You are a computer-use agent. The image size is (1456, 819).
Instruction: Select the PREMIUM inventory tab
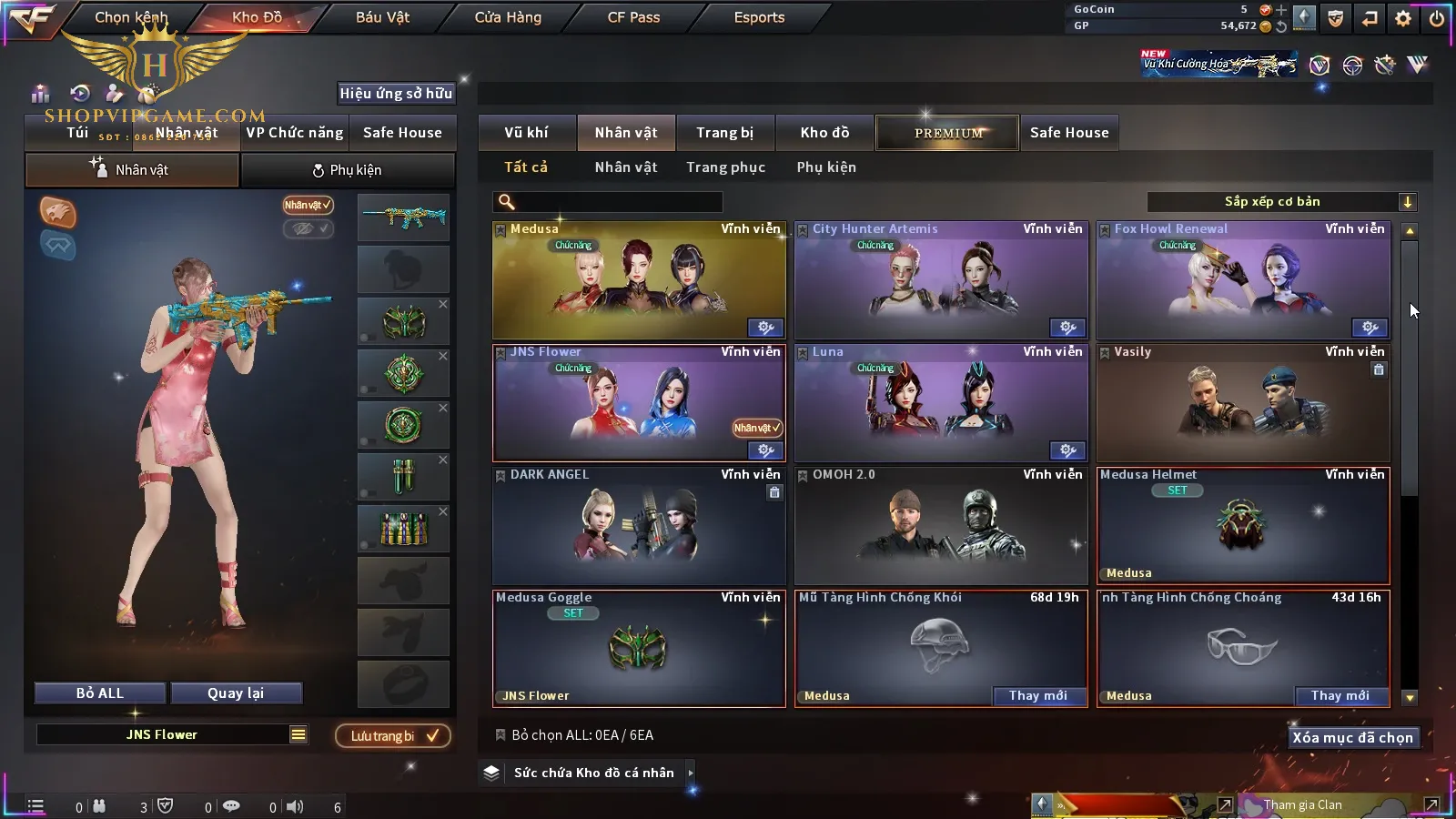point(947,133)
